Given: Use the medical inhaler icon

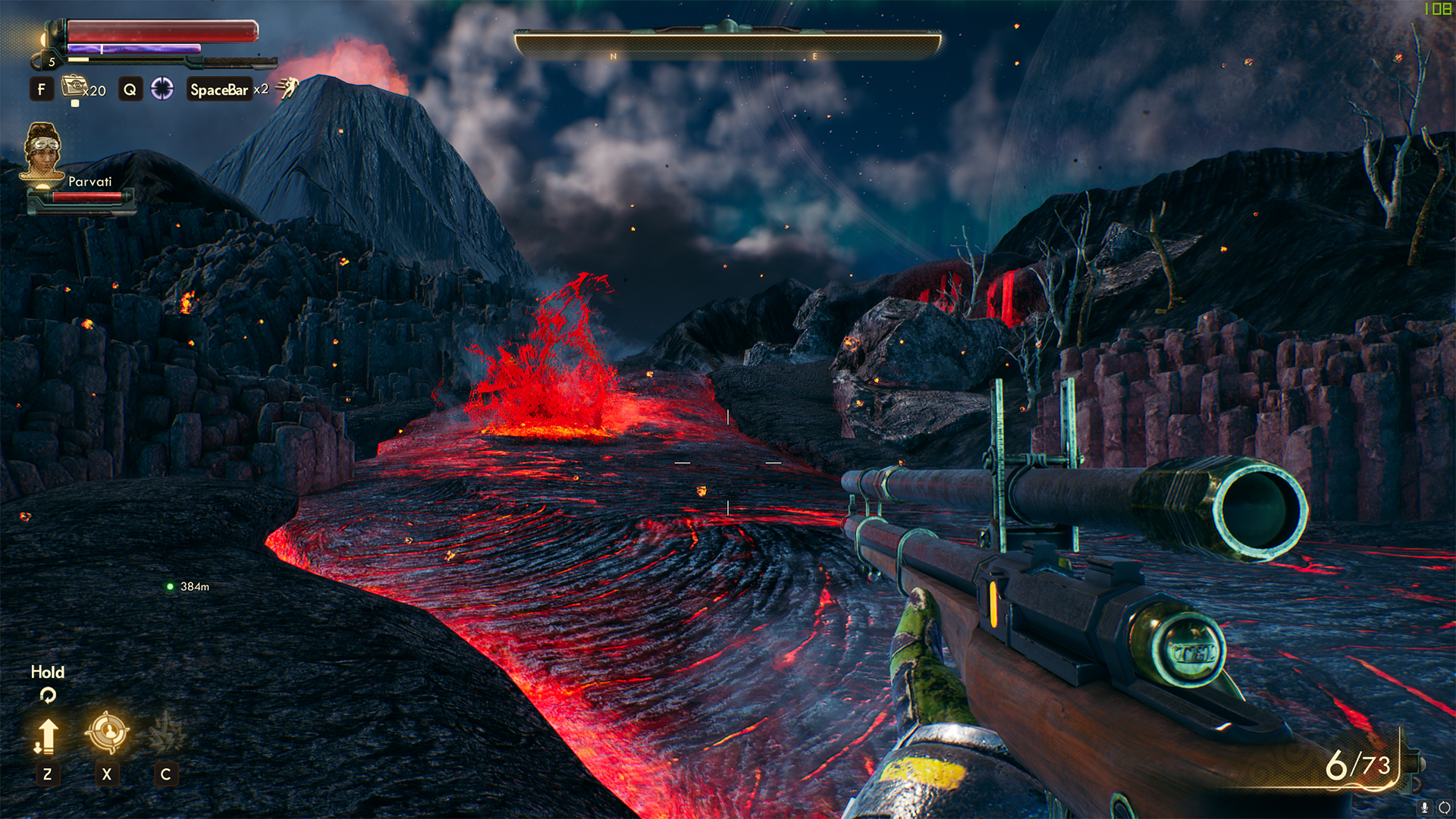Looking at the screenshot, I should [x=74, y=86].
